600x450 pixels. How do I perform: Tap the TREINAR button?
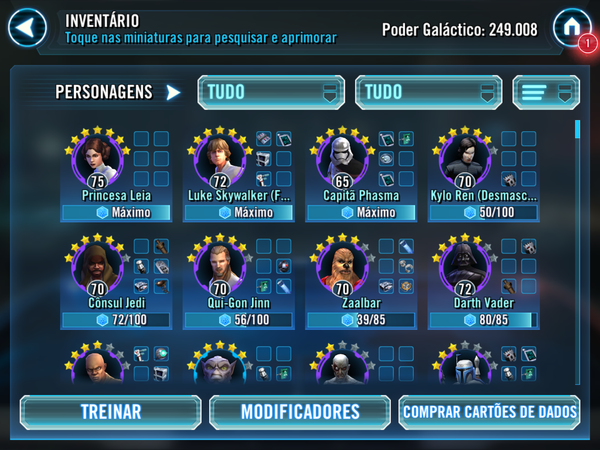coord(110,411)
